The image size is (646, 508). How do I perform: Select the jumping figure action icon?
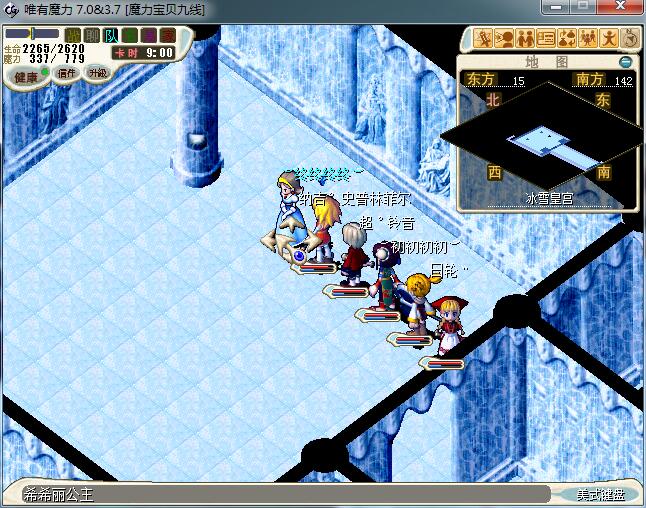click(609, 39)
